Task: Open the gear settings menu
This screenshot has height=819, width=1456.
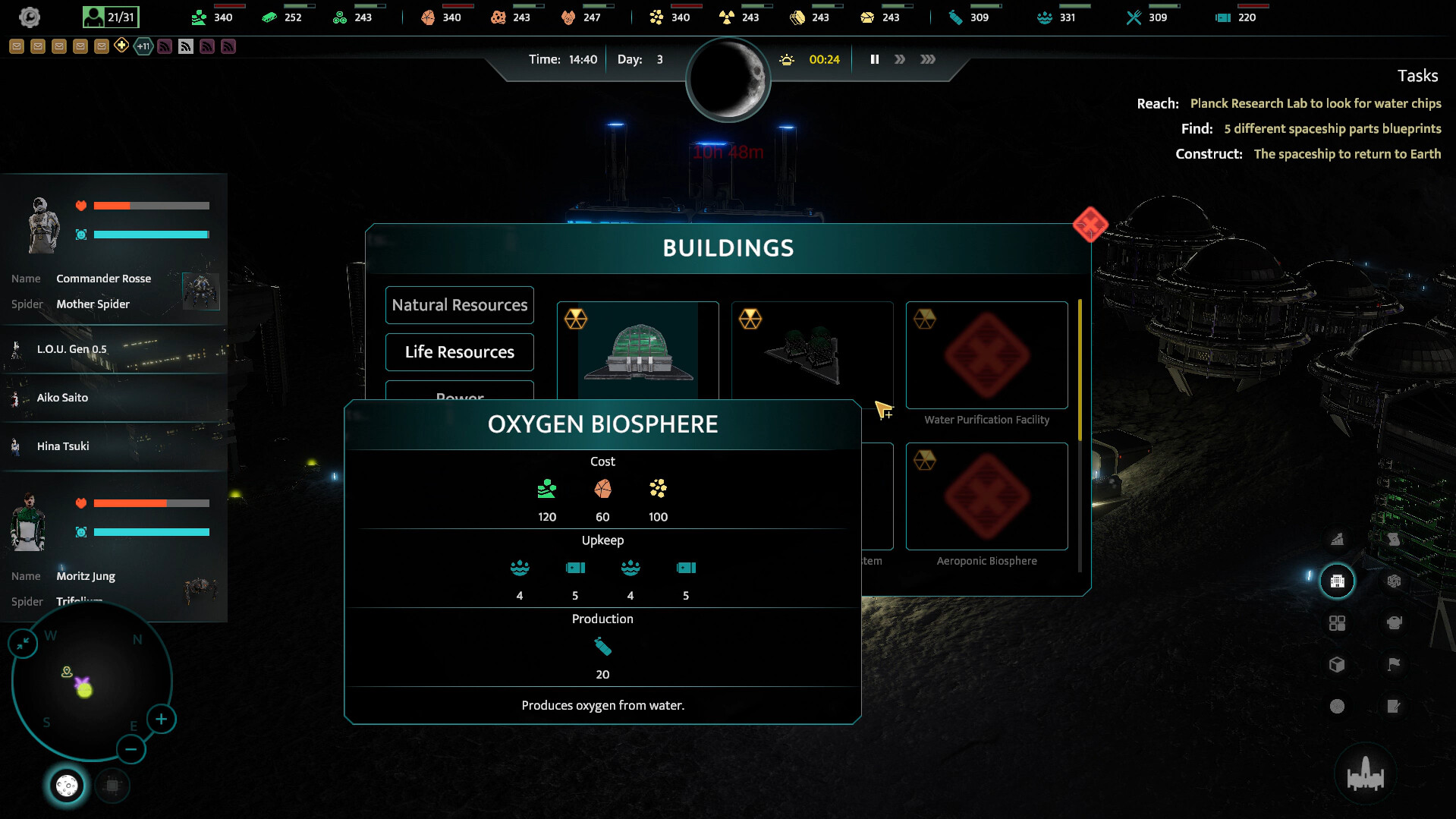Action: click(x=29, y=17)
